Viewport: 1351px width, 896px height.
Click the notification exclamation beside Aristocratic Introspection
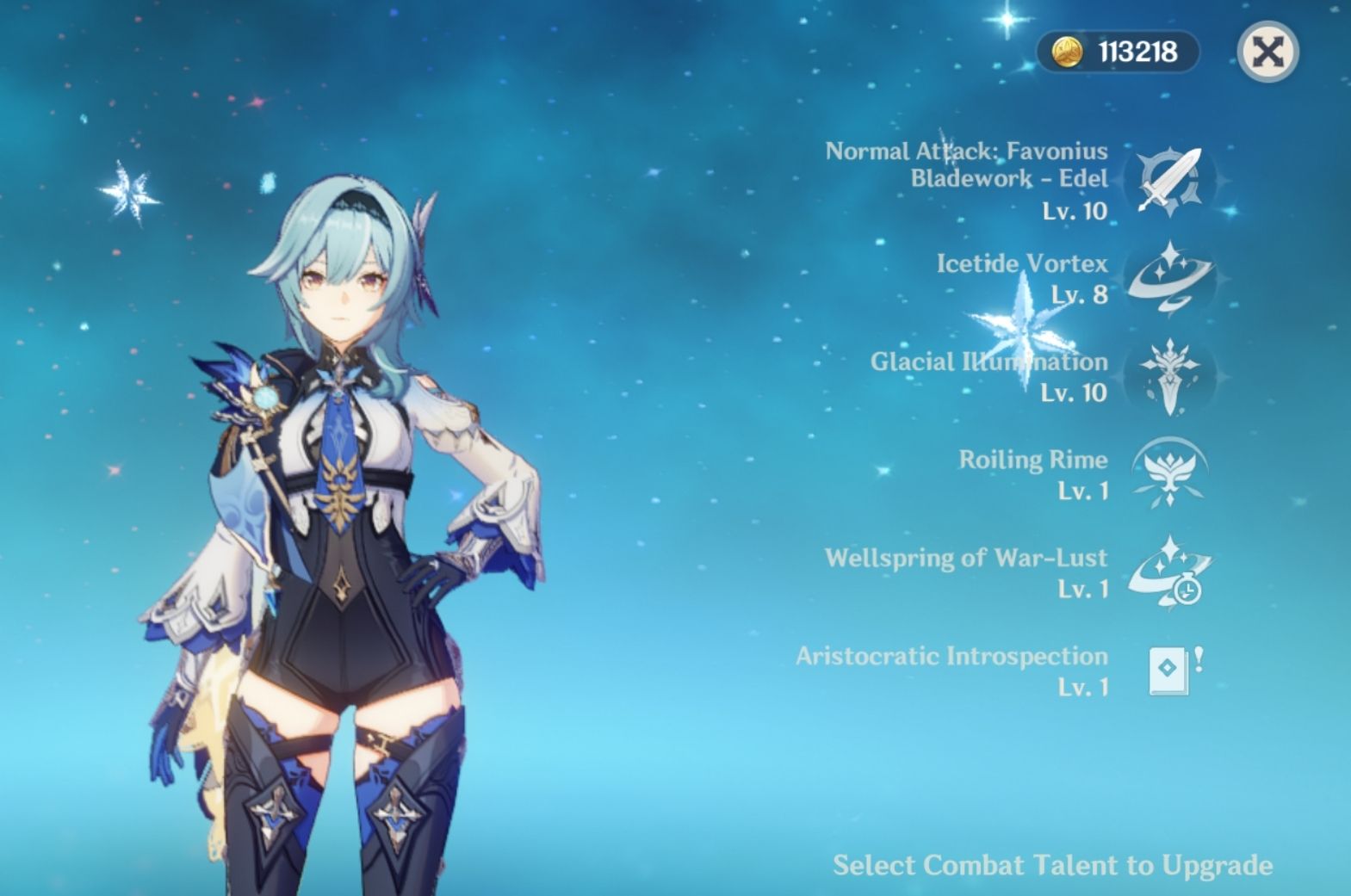point(1201,658)
